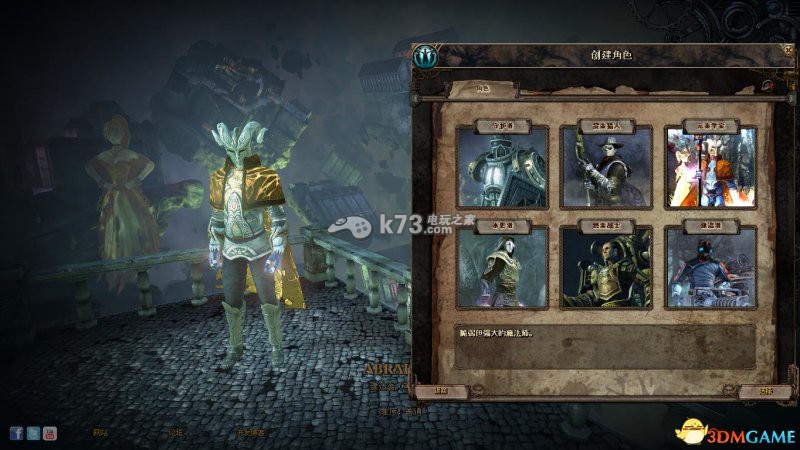Select the armored Guardian class portrait
Viewport: 800px width, 450px height.
click(x=502, y=168)
